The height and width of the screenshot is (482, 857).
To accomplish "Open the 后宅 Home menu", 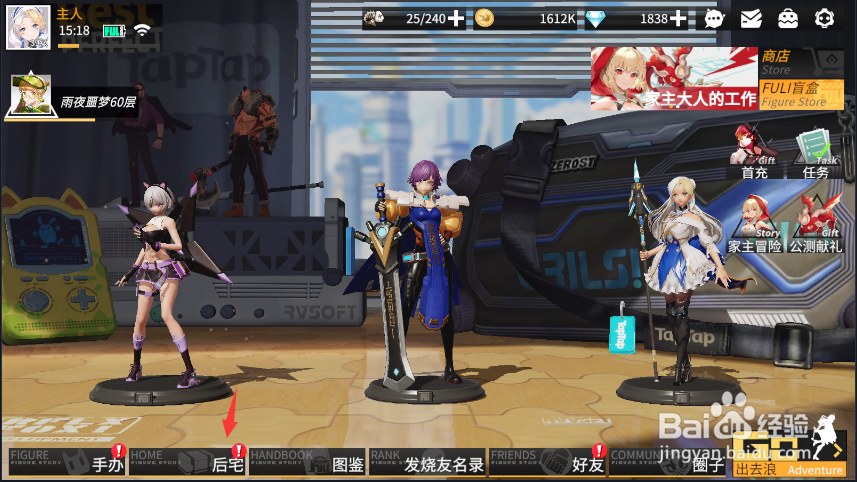I will coord(188,462).
